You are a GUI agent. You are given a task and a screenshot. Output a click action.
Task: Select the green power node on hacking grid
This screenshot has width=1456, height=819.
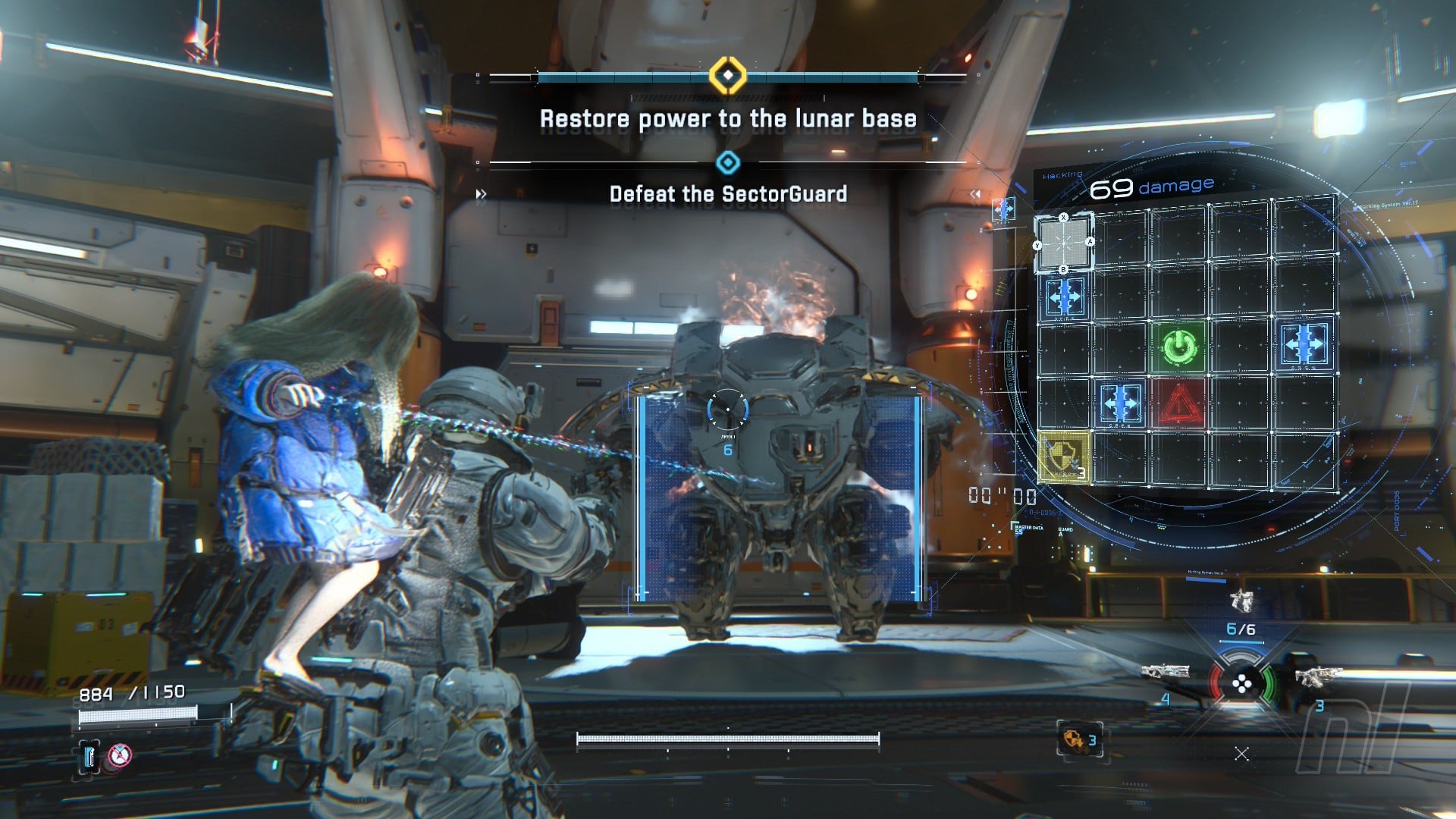(x=1179, y=347)
